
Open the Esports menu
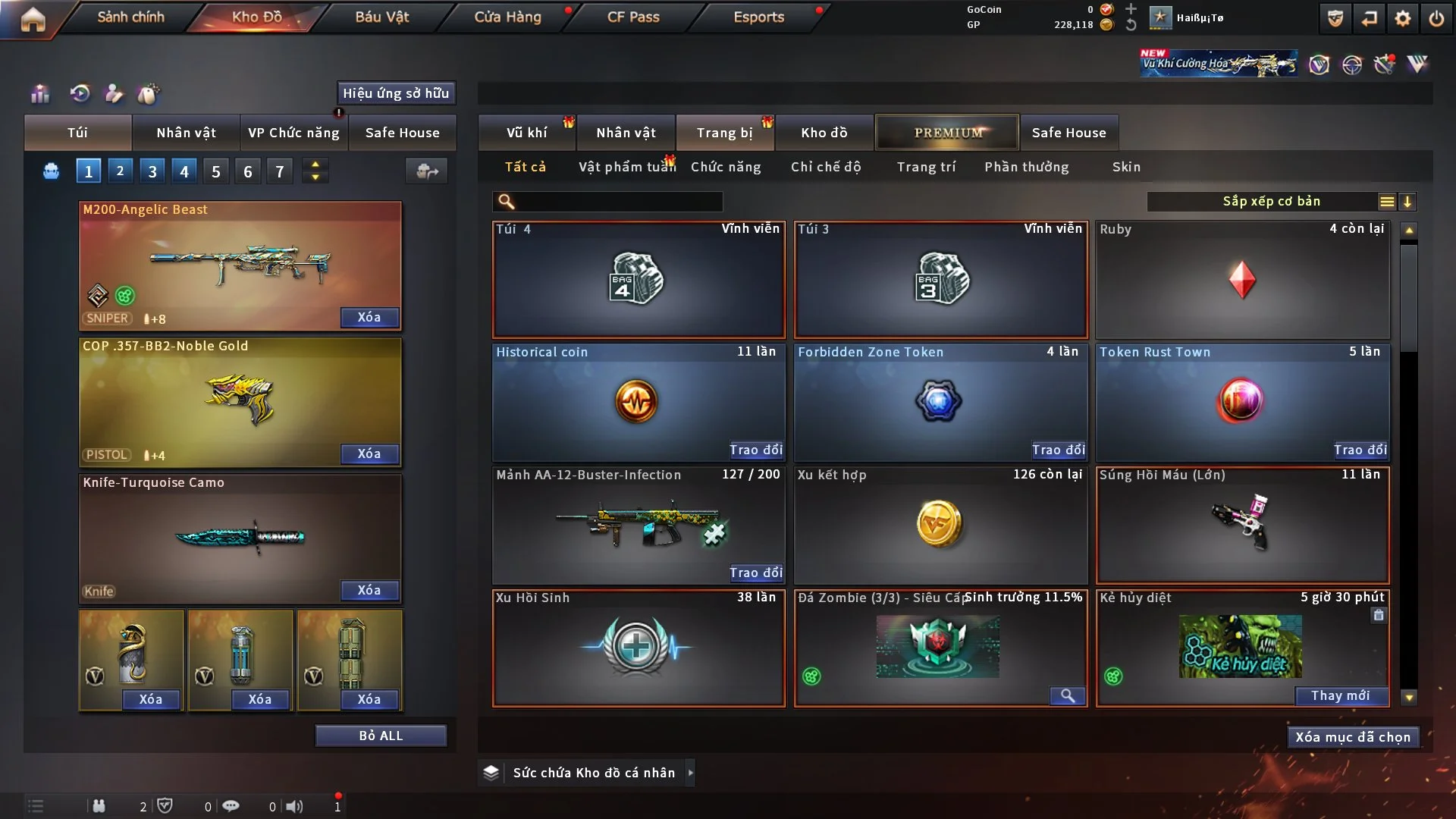[758, 17]
